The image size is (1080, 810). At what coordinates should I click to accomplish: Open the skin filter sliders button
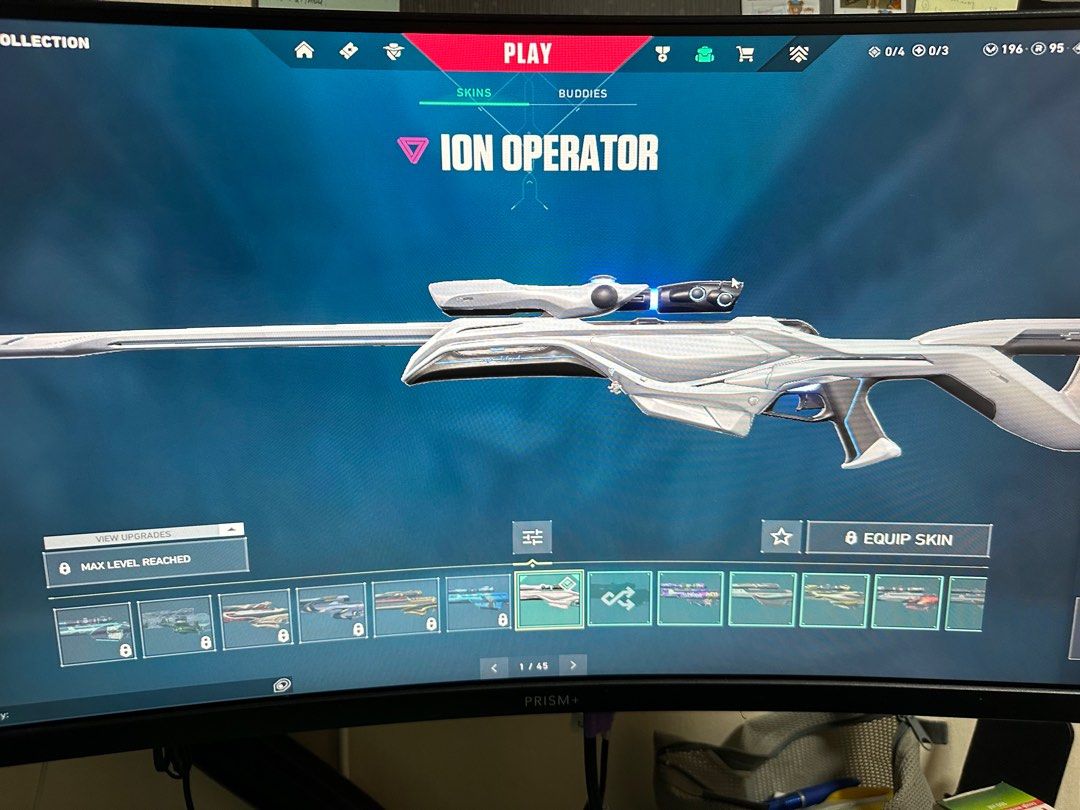tap(532, 538)
